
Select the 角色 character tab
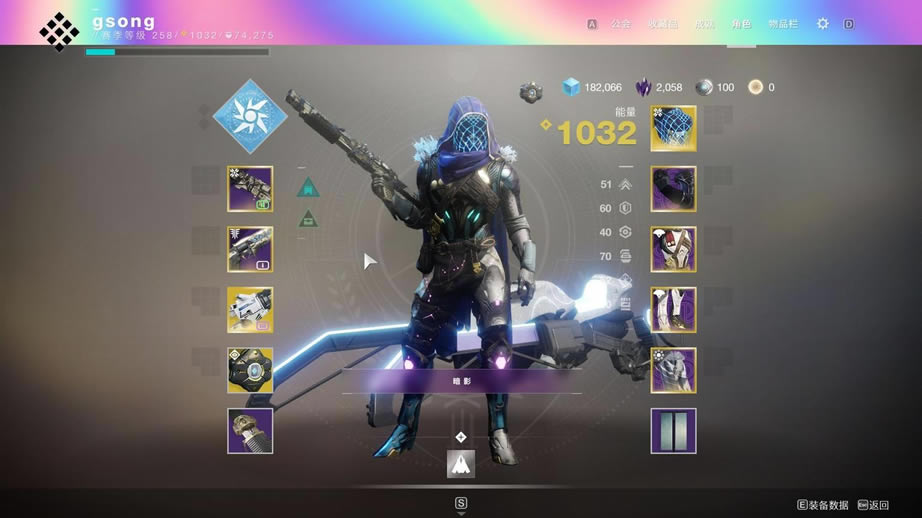(741, 24)
